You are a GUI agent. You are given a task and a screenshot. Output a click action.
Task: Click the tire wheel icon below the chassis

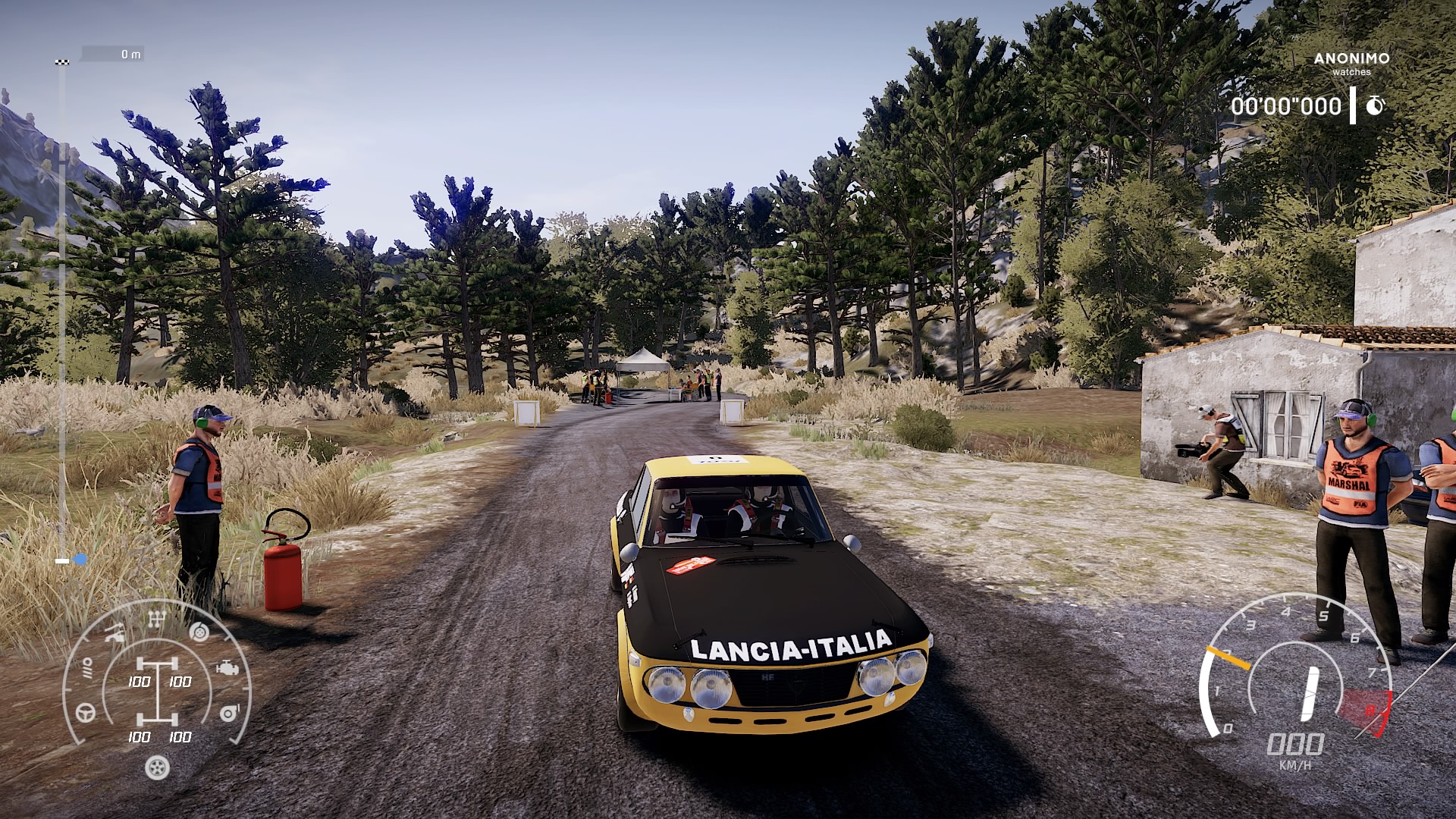click(x=157, y=767)
